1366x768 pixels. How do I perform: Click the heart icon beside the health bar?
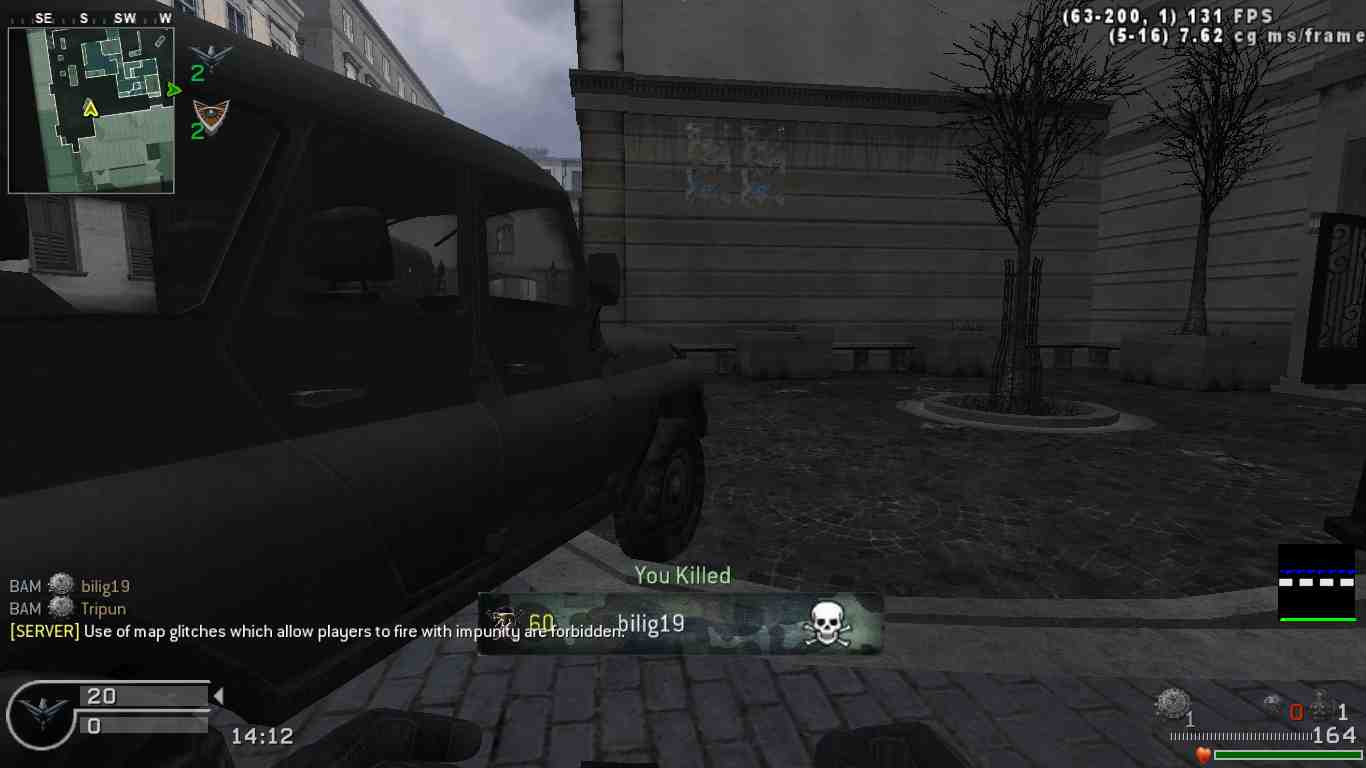tap(1203, 755)
